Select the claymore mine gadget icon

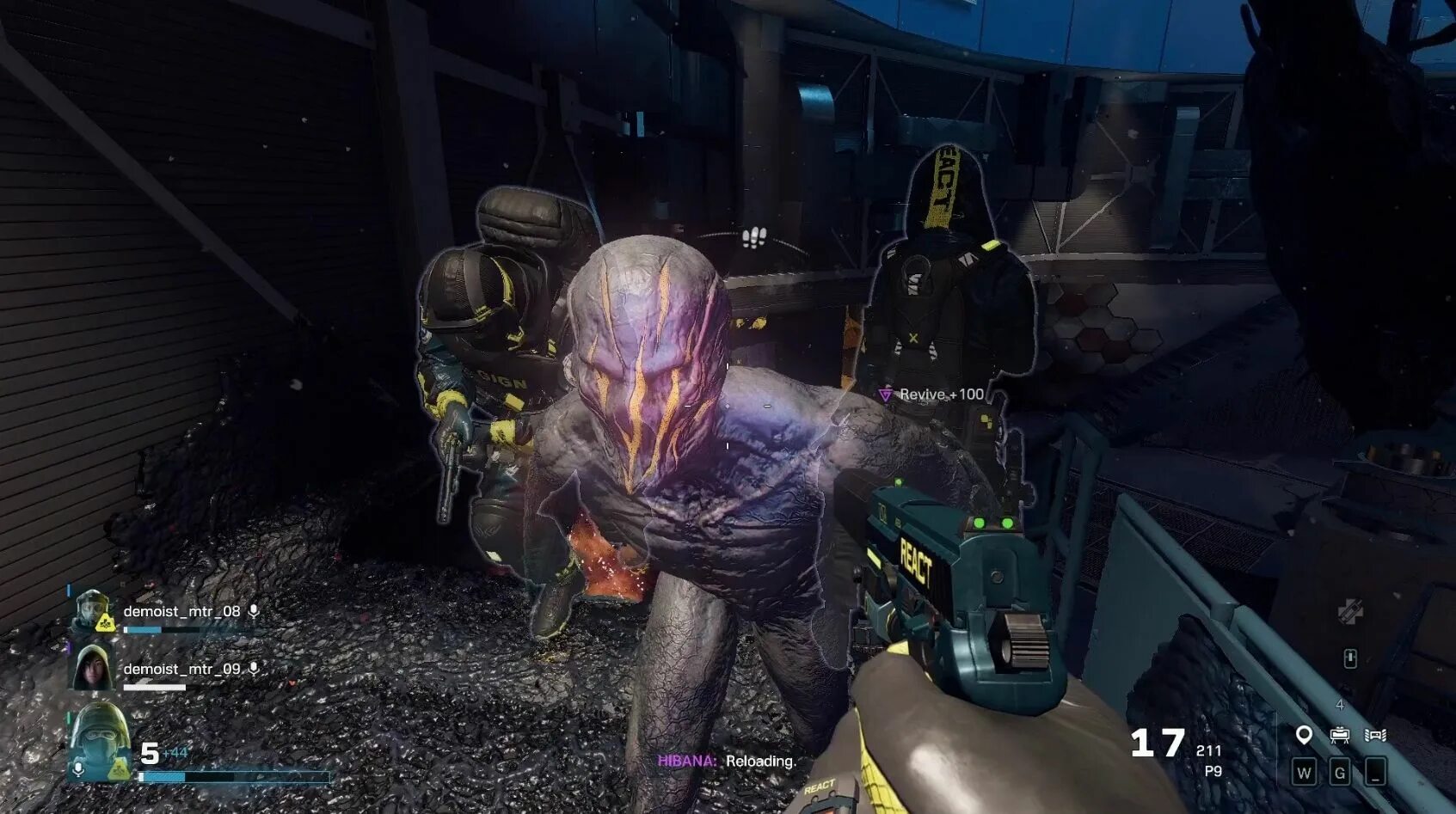pos(1339,735)
